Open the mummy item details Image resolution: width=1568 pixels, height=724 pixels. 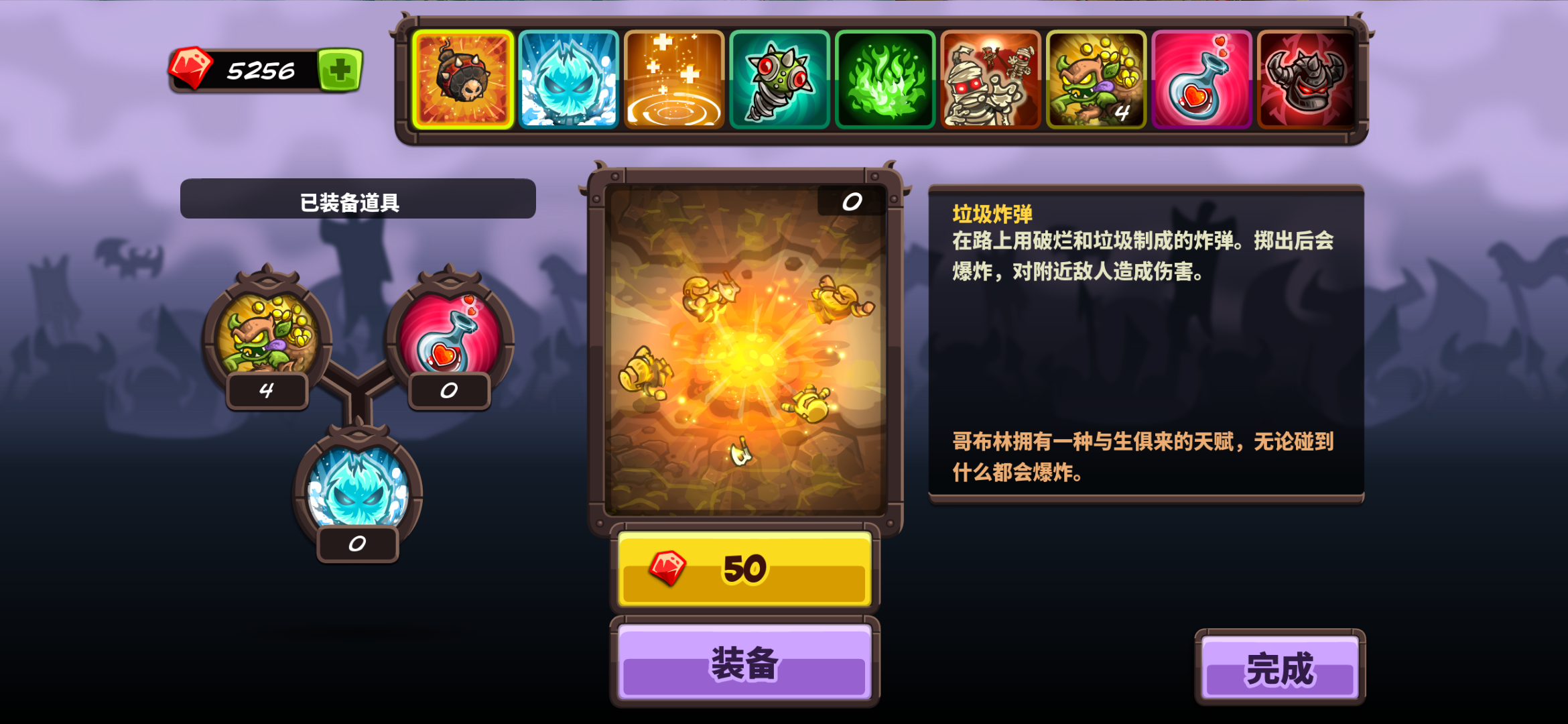point(988,78)
